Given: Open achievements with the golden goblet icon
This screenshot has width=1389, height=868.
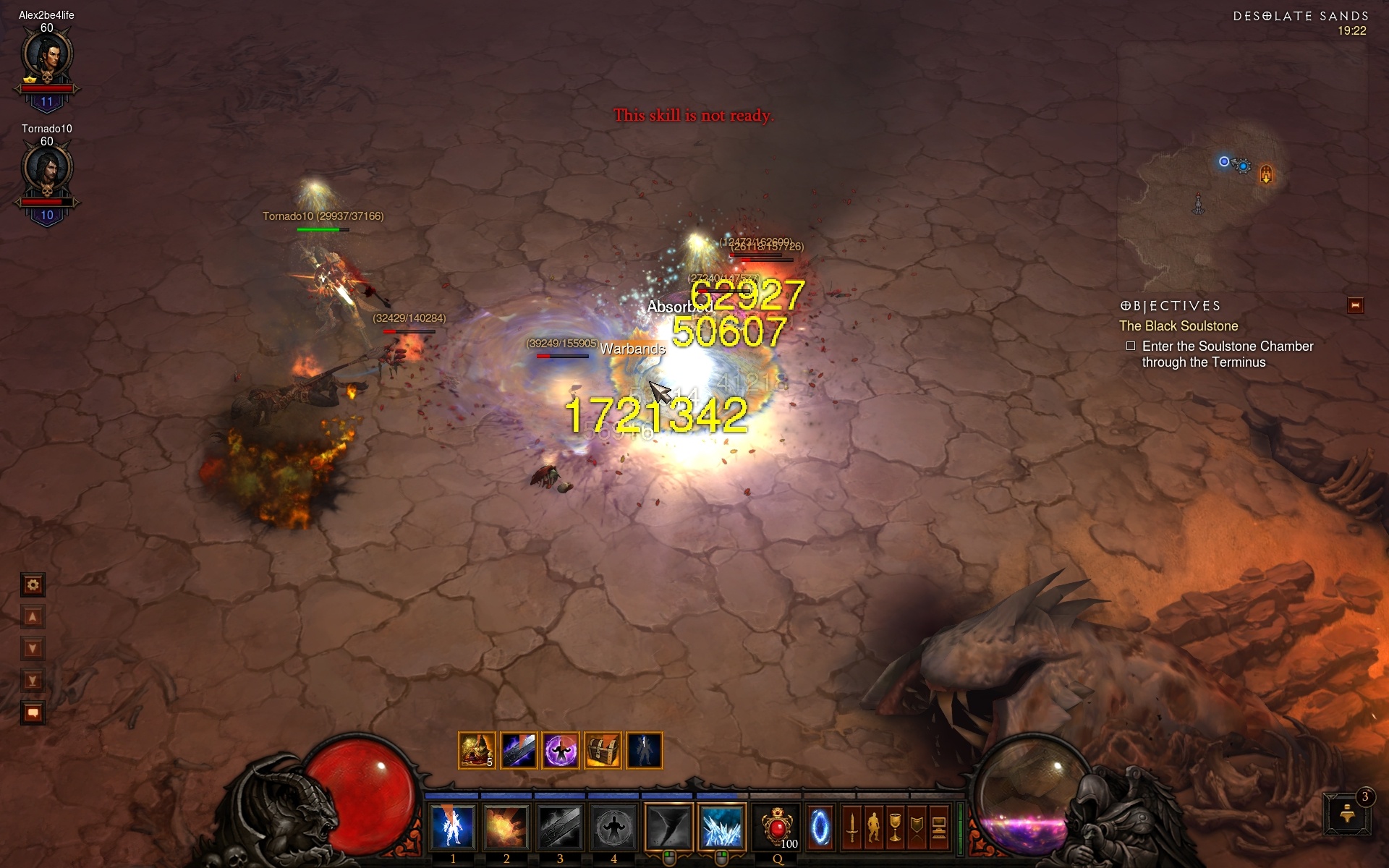Looking at the screenshot, I should tap(896, 827).
